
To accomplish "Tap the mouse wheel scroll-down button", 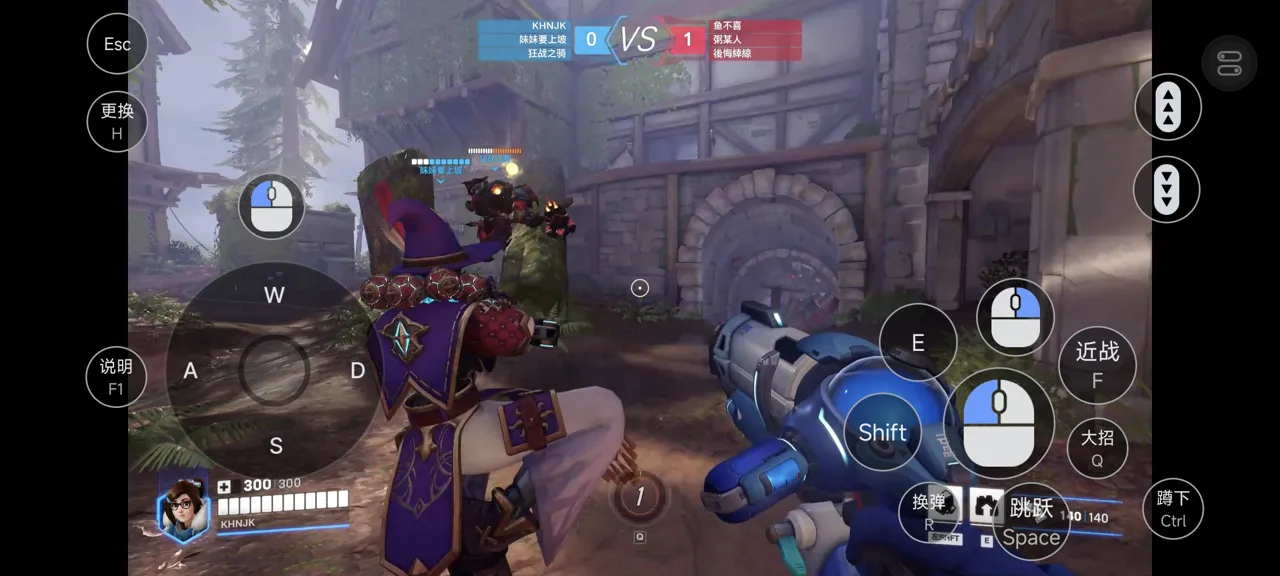I will coord(1167,189).
